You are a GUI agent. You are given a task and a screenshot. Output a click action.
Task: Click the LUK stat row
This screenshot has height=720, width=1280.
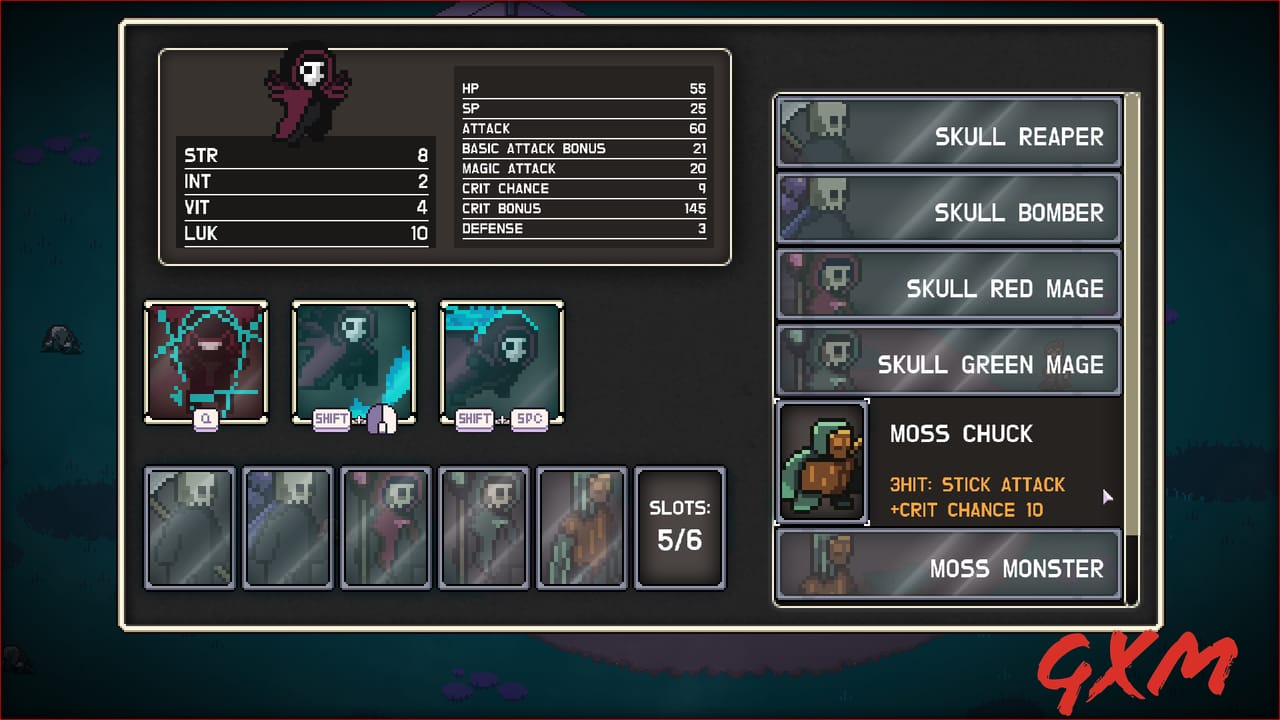(x=305, y=233)
